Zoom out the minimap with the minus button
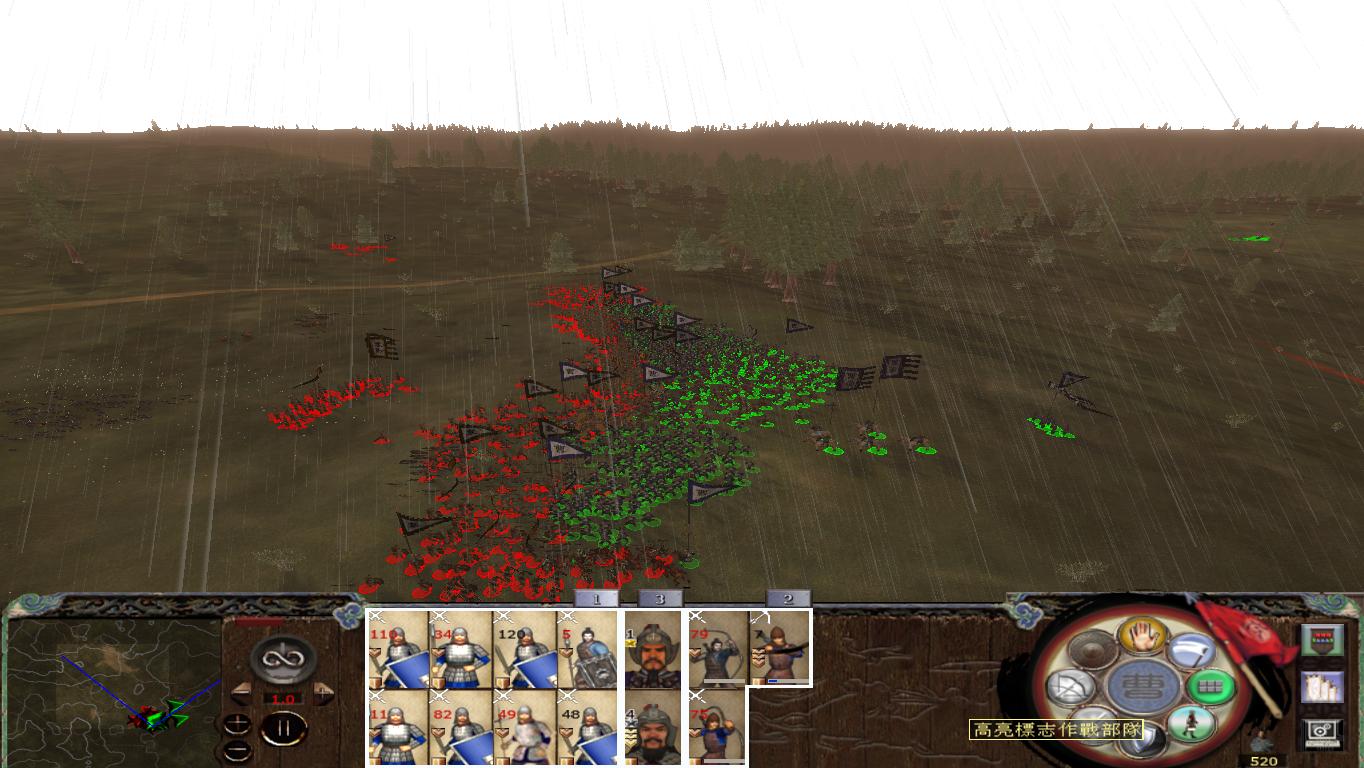The width and height of the screenshot is (1364, 768). (x=236, y=748)
